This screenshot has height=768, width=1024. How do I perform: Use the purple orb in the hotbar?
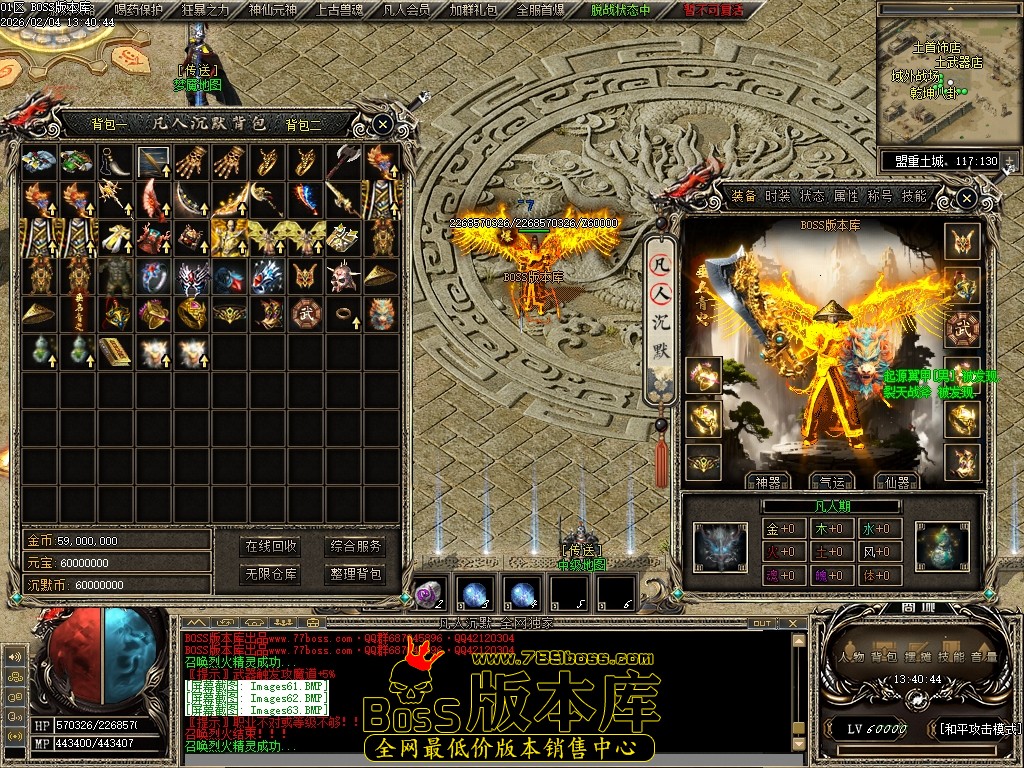click(x=428, y=594)
